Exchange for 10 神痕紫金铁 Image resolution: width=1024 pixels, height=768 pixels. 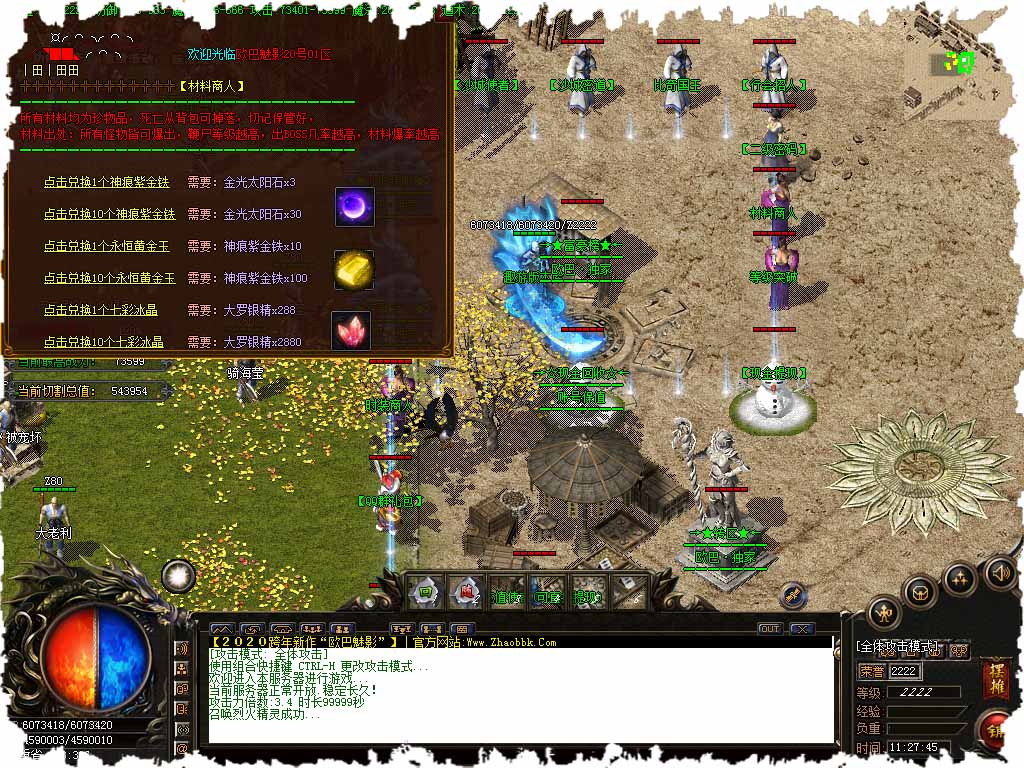109,214
